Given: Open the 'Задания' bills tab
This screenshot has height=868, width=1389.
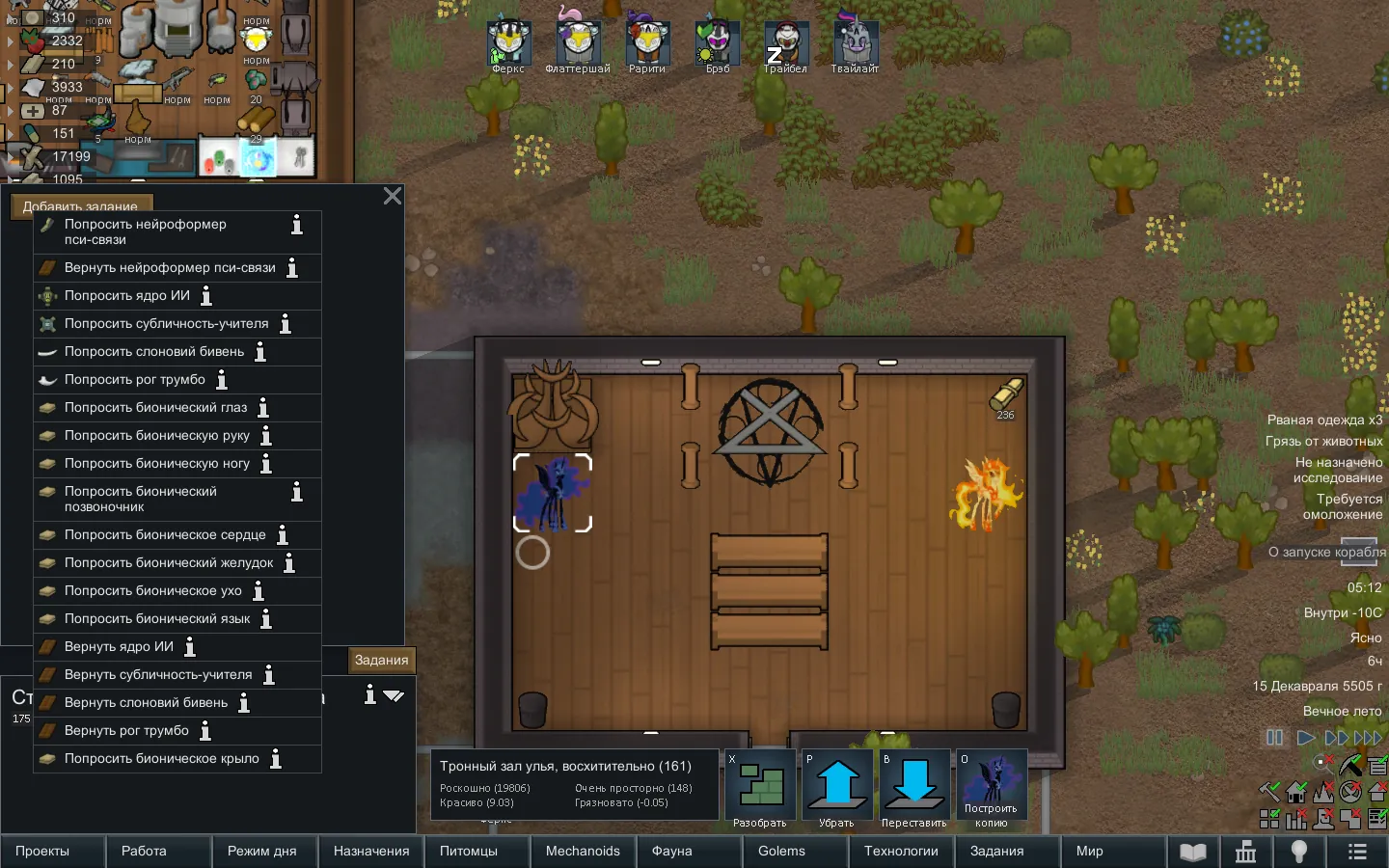Looking at the screenshot, I should [x=381, y=661].
